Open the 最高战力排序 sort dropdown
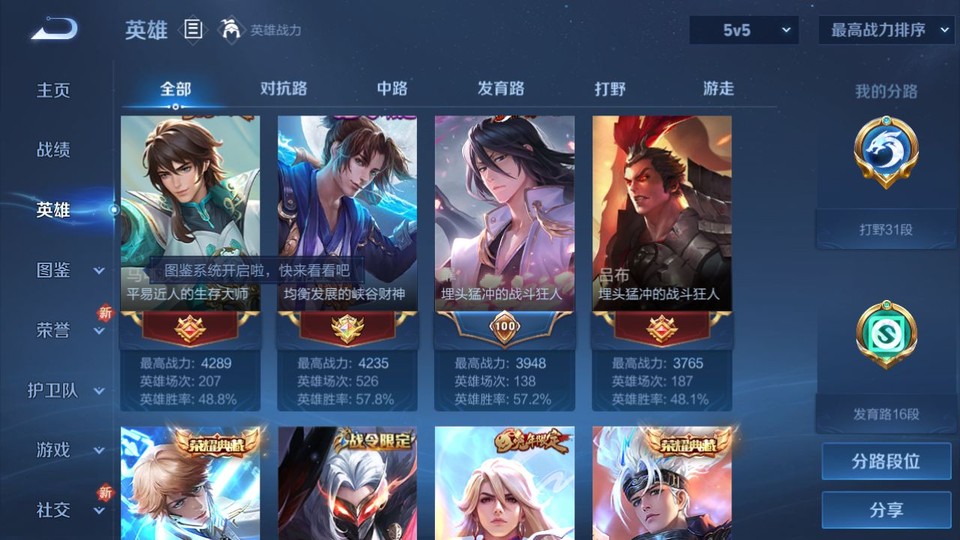Screen dimensions: 960x540 (886, 30)
